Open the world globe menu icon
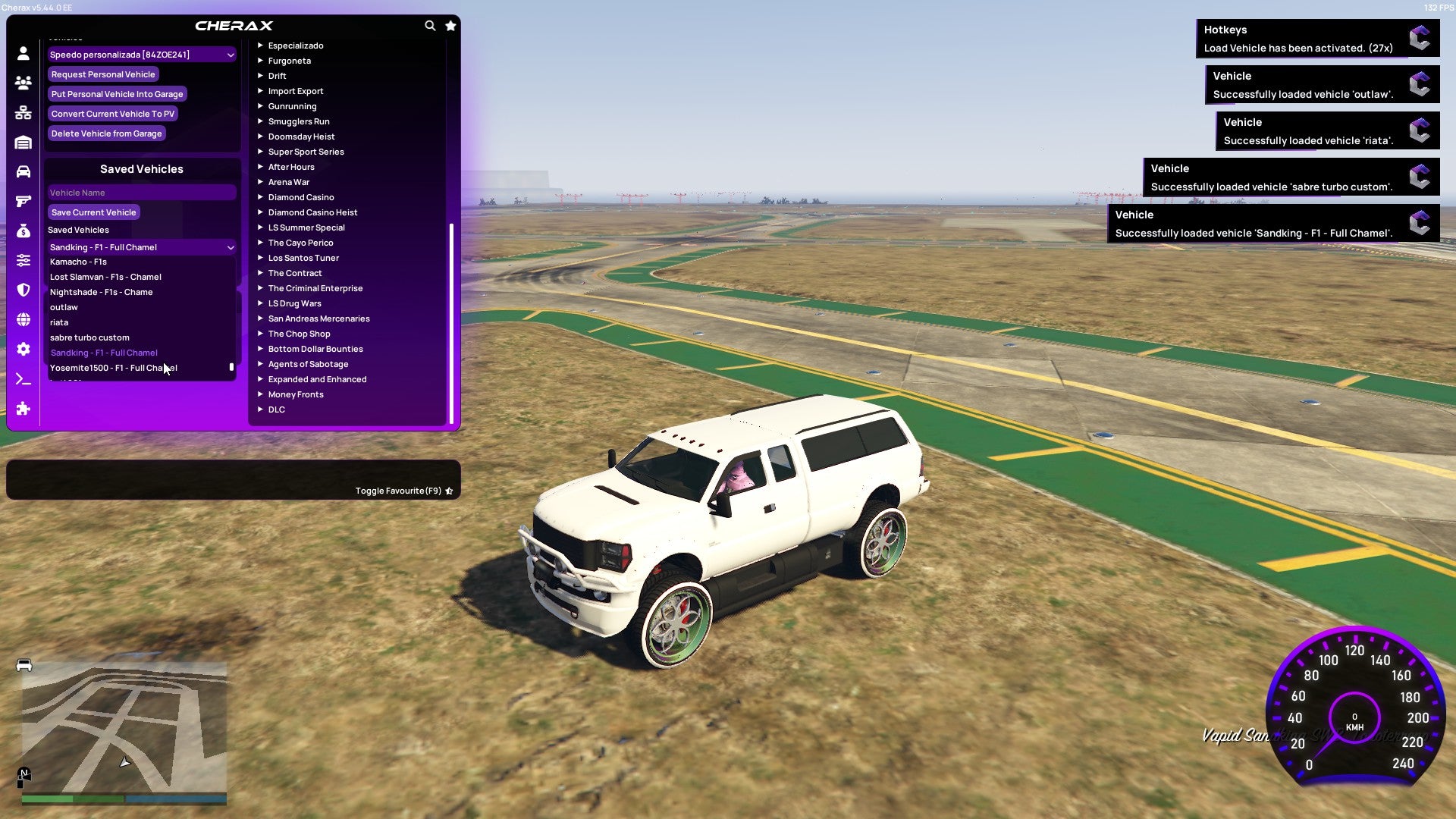Screen dimensions: 1456x819 click(x=23, y=319)
